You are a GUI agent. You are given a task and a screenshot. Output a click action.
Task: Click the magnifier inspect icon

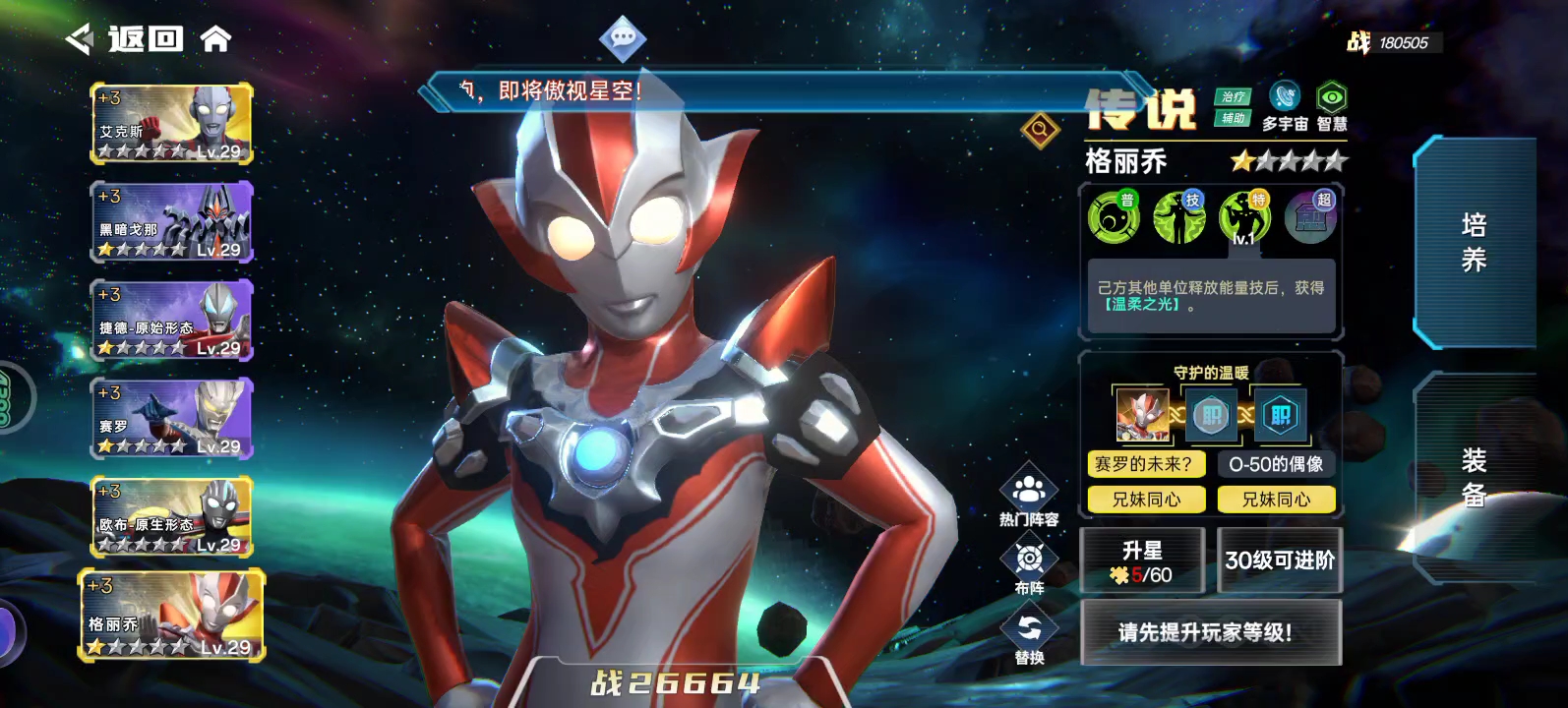(x=1040, y=129)
